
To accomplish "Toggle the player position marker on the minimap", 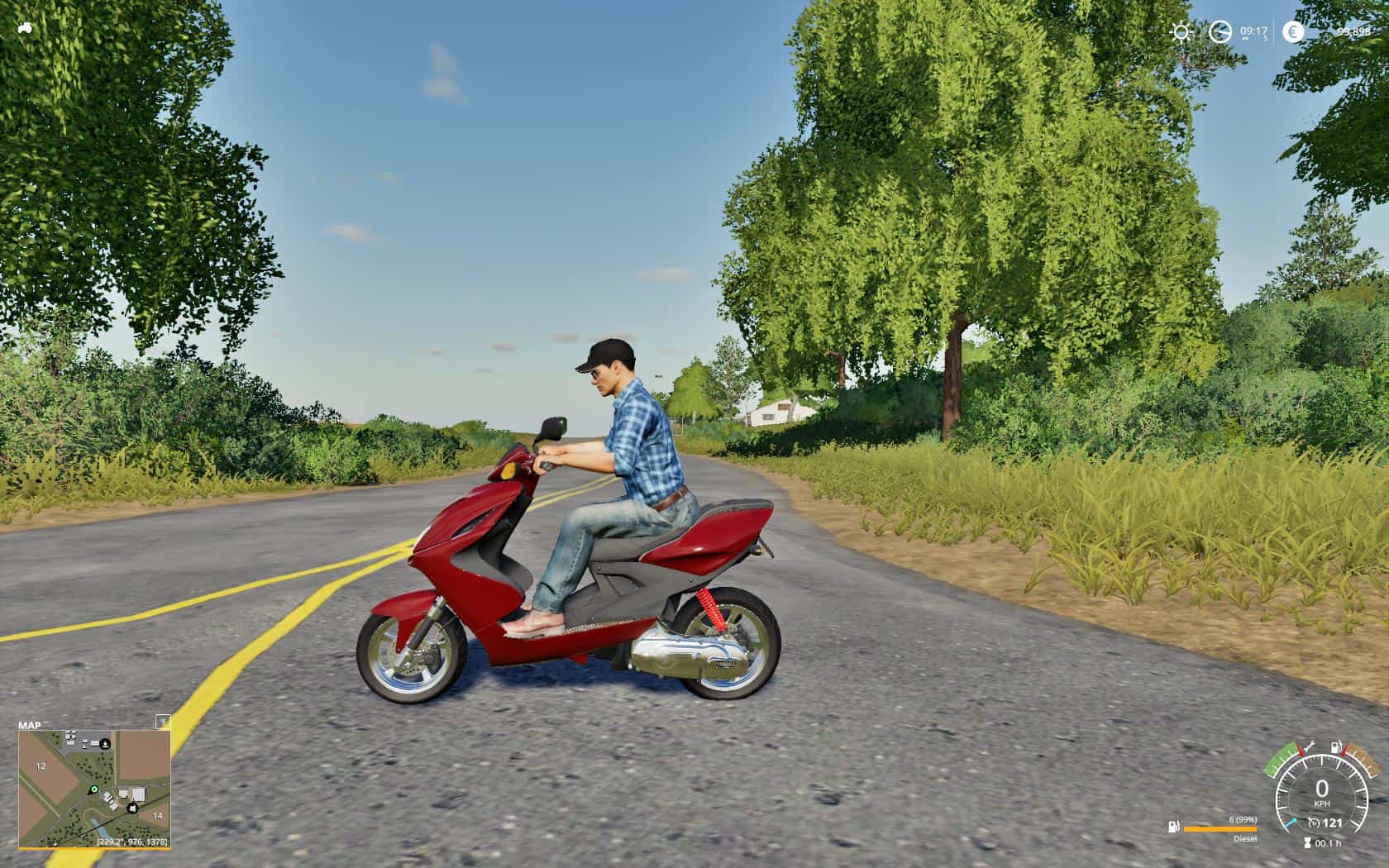I will [x=94, y=789].
